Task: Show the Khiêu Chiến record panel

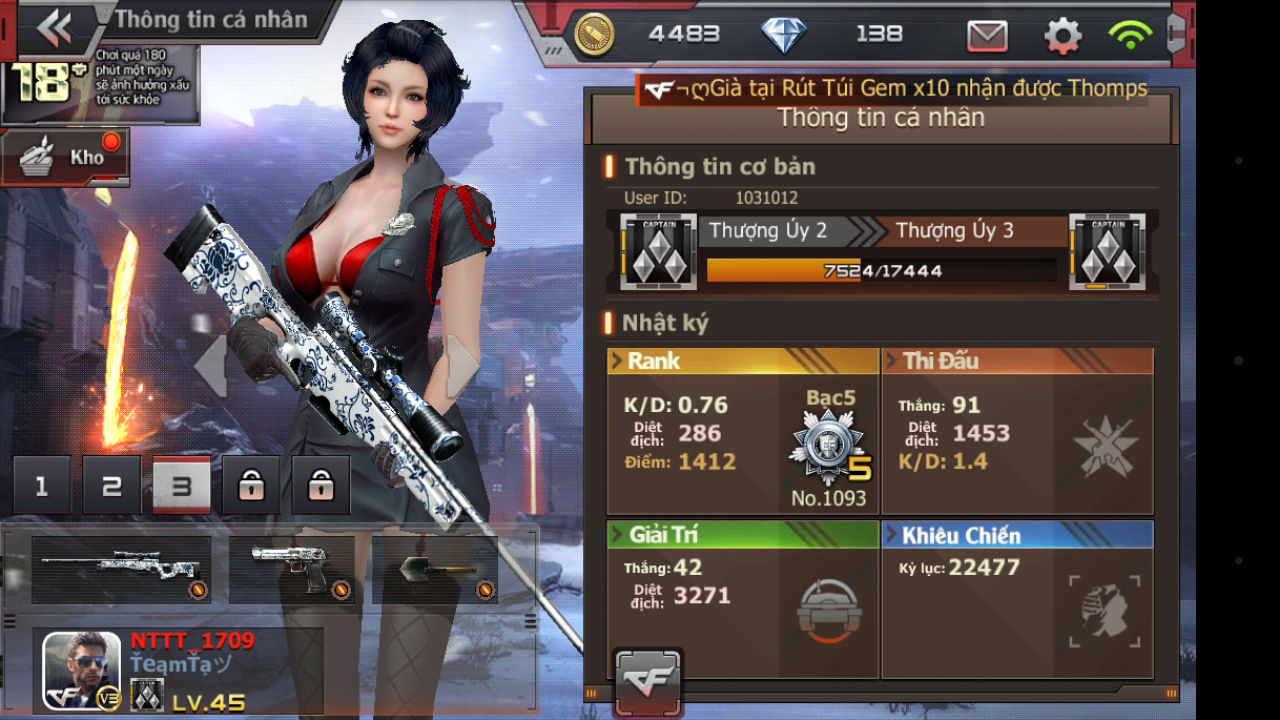Action: point(1017,599)
